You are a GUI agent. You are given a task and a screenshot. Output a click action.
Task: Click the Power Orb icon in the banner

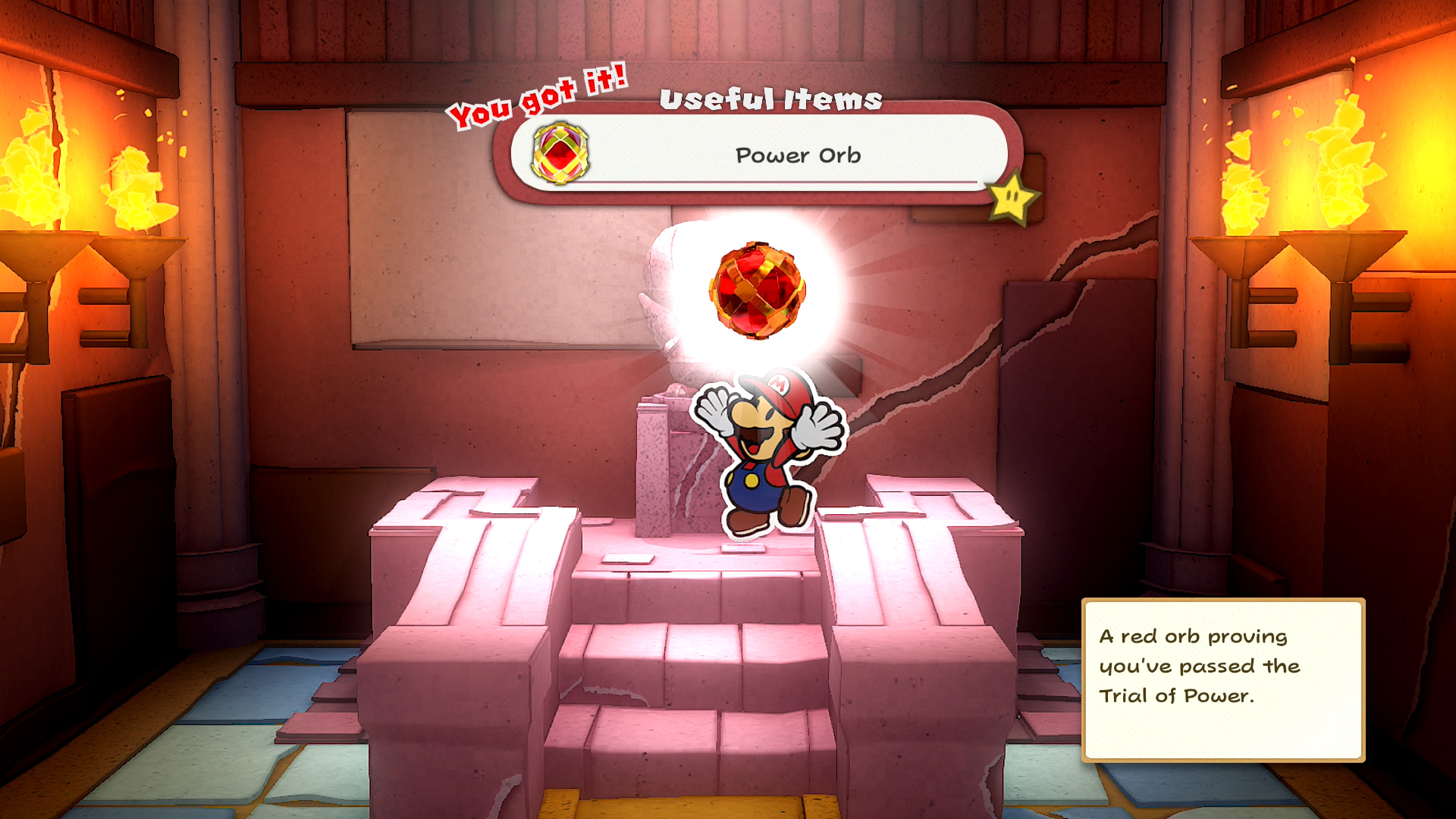560,153
